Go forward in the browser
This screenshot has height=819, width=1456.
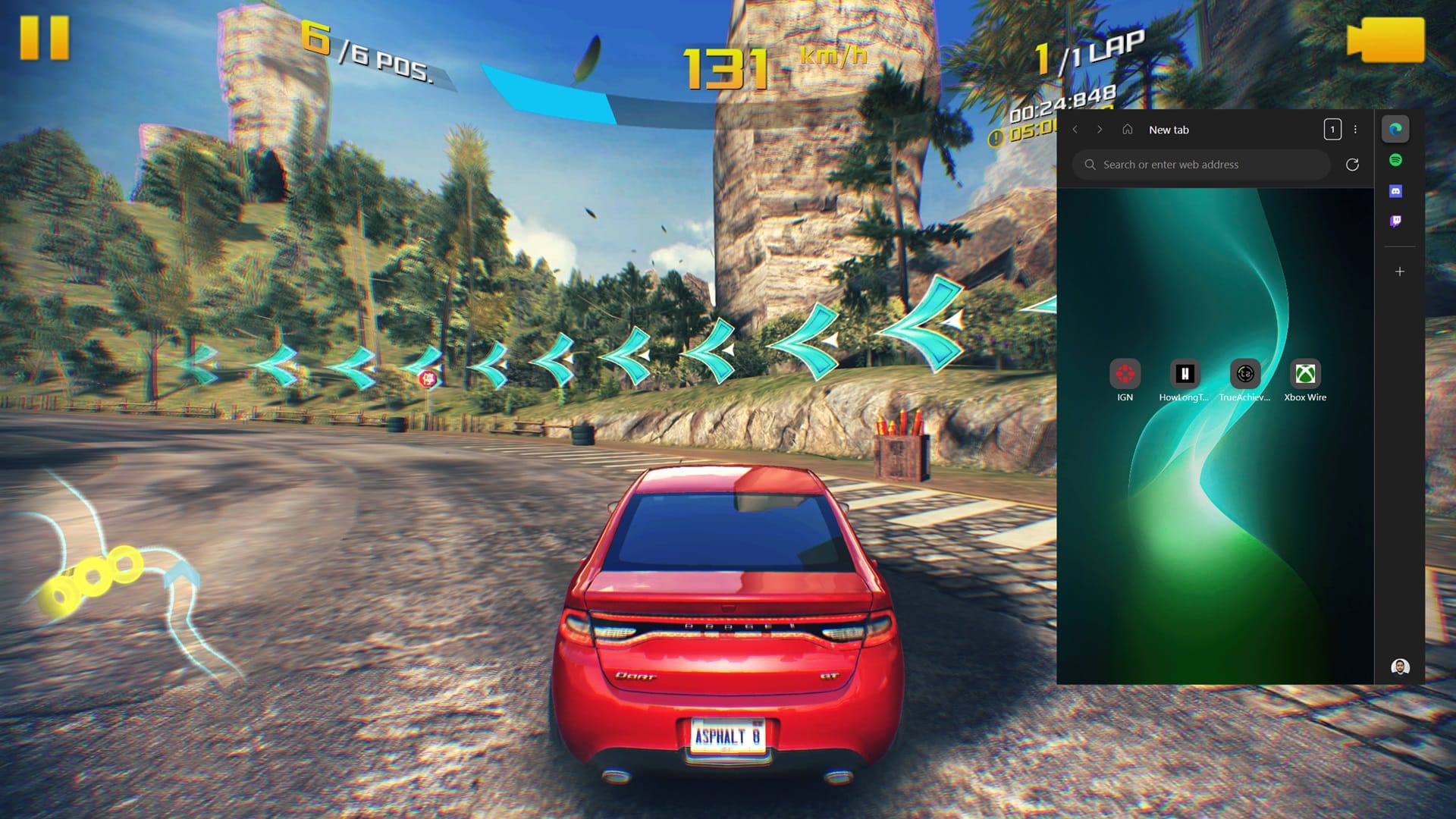coord(1100,130)
